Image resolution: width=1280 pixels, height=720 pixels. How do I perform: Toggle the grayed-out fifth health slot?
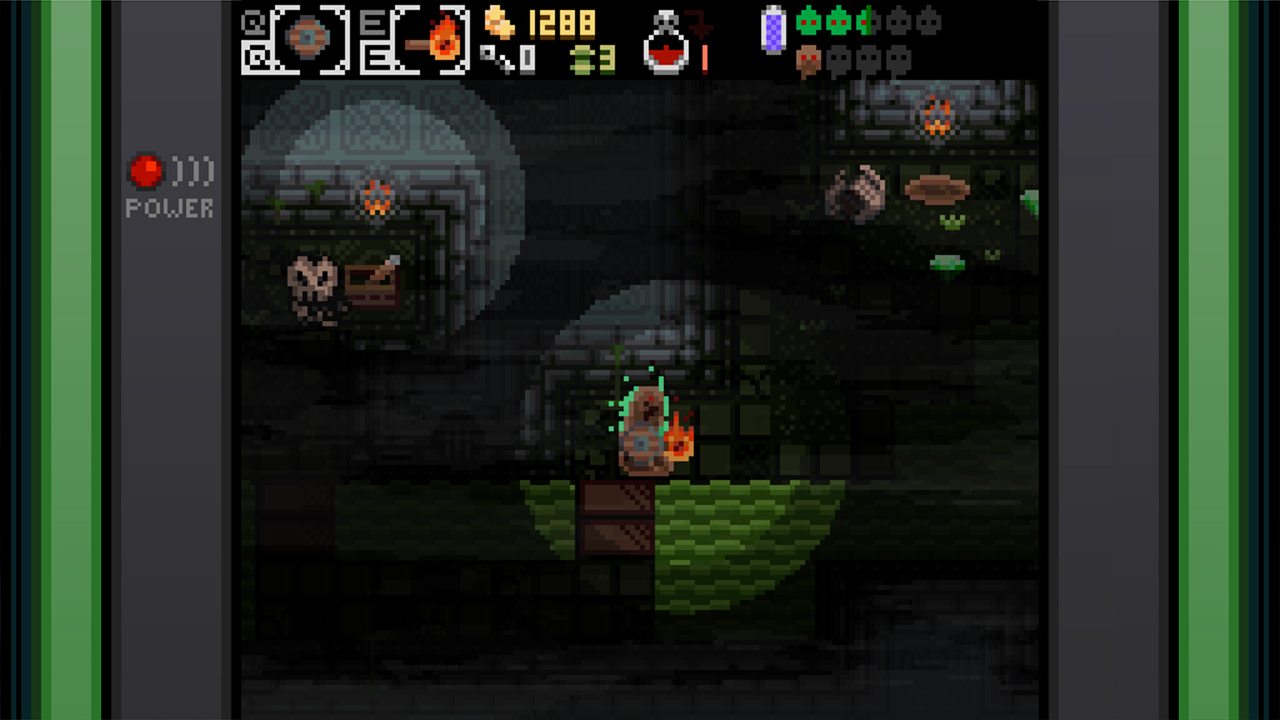tap(895, 22)
